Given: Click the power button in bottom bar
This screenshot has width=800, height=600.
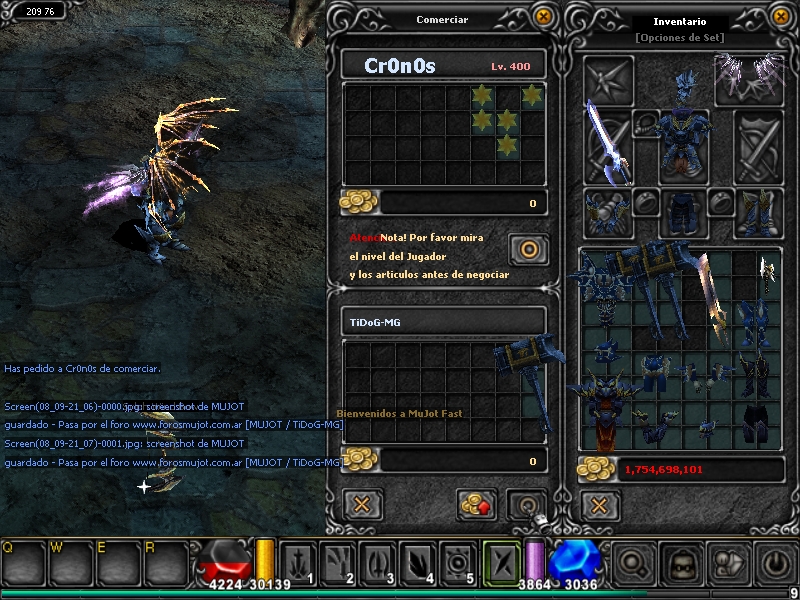Looking at the screenshot, I should tap(776, 563).
